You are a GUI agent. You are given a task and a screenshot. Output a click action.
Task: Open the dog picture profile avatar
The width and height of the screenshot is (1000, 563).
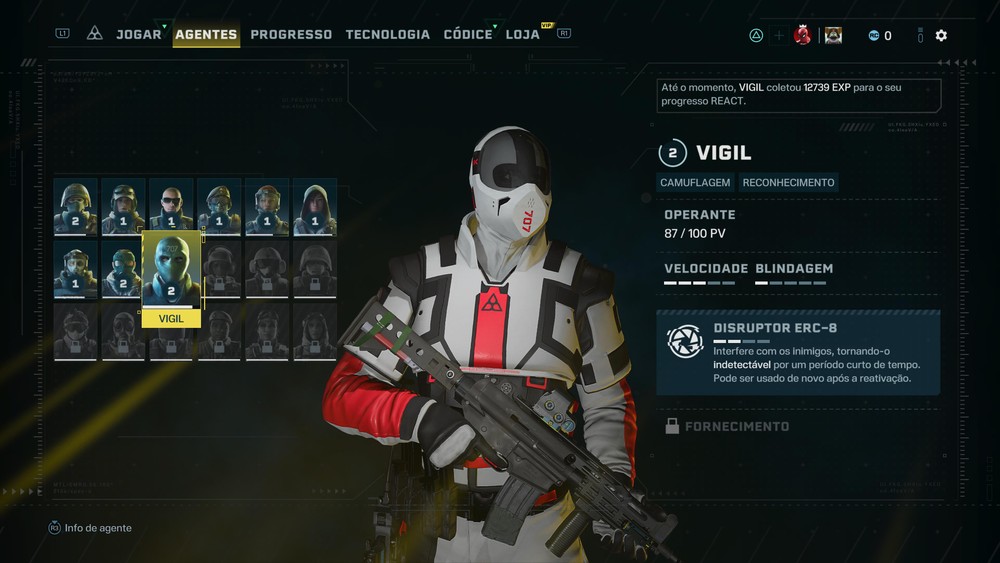click(833, 36)
